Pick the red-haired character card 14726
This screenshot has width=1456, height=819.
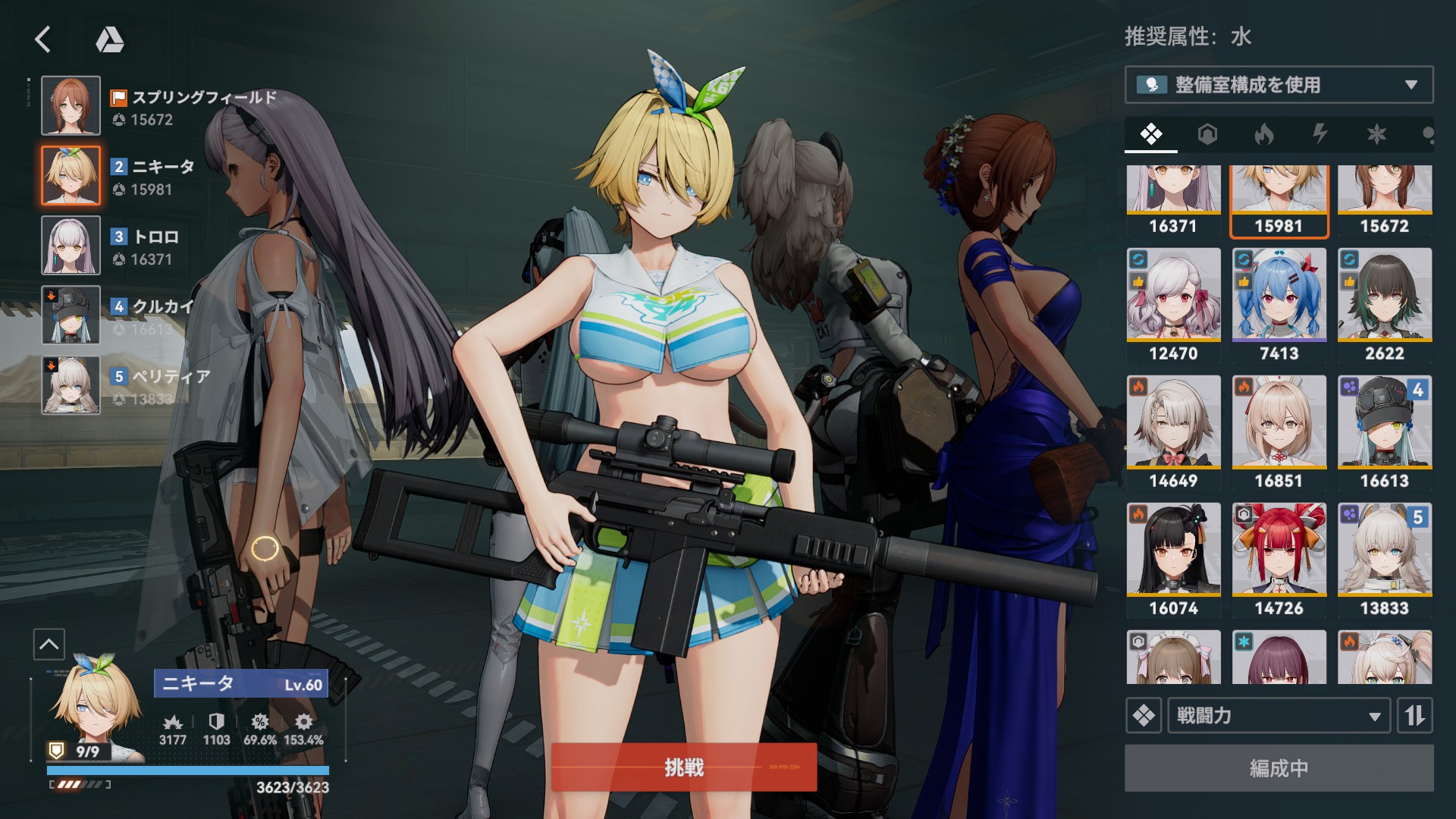point(1279,560)
